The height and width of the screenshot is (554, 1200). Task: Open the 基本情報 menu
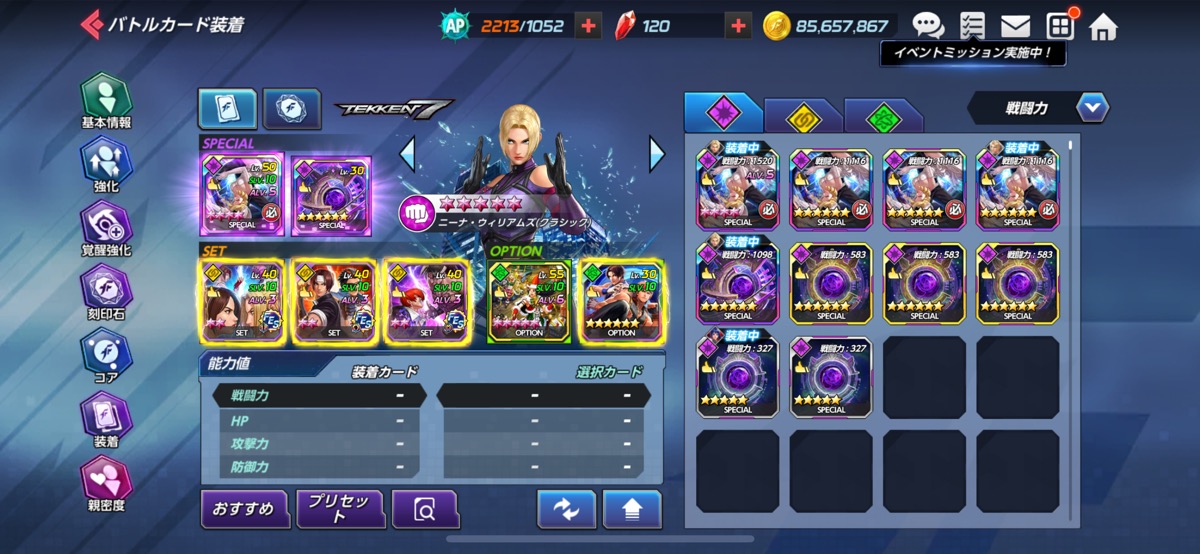(106, 101)
